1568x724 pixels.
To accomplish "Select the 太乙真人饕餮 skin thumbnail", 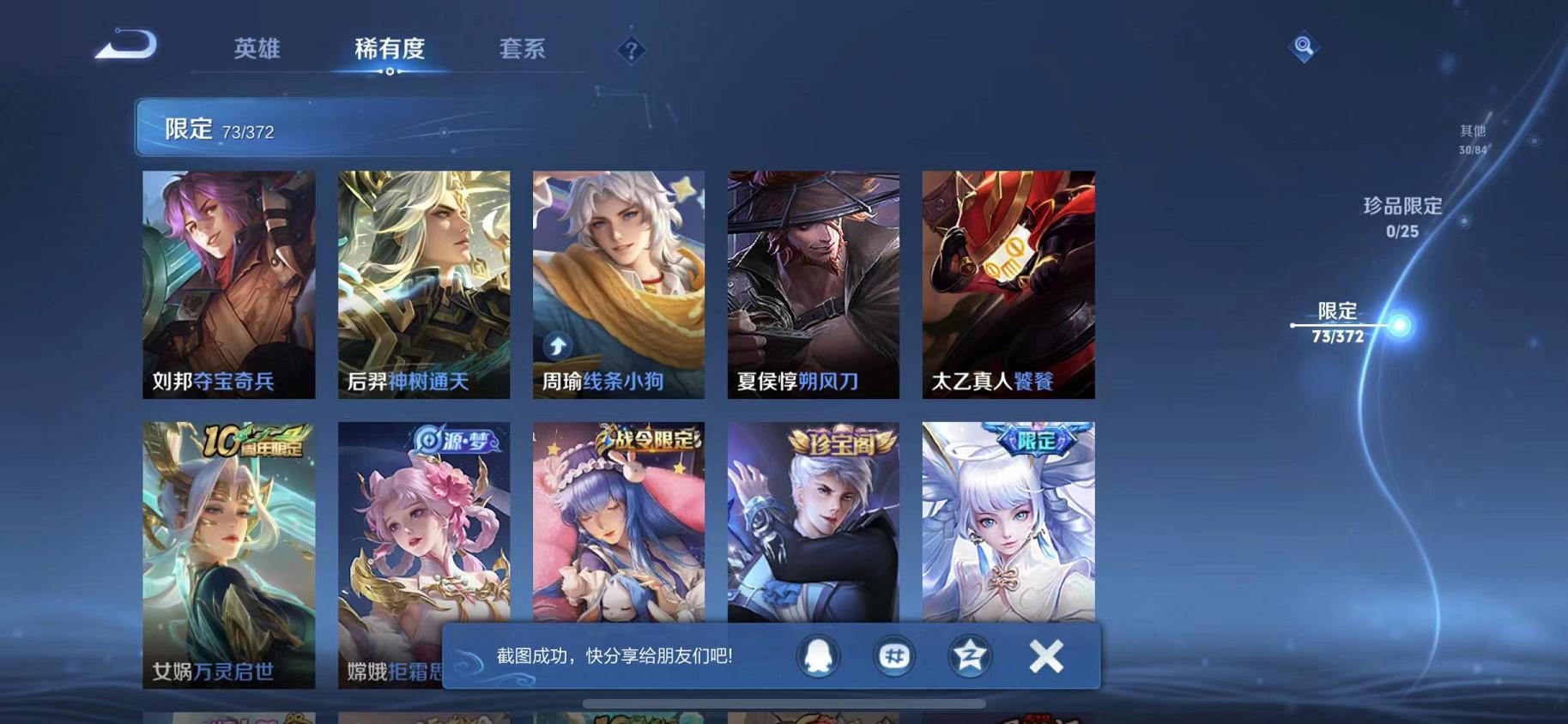I will pyautogui.click(x=1008, y=283).
